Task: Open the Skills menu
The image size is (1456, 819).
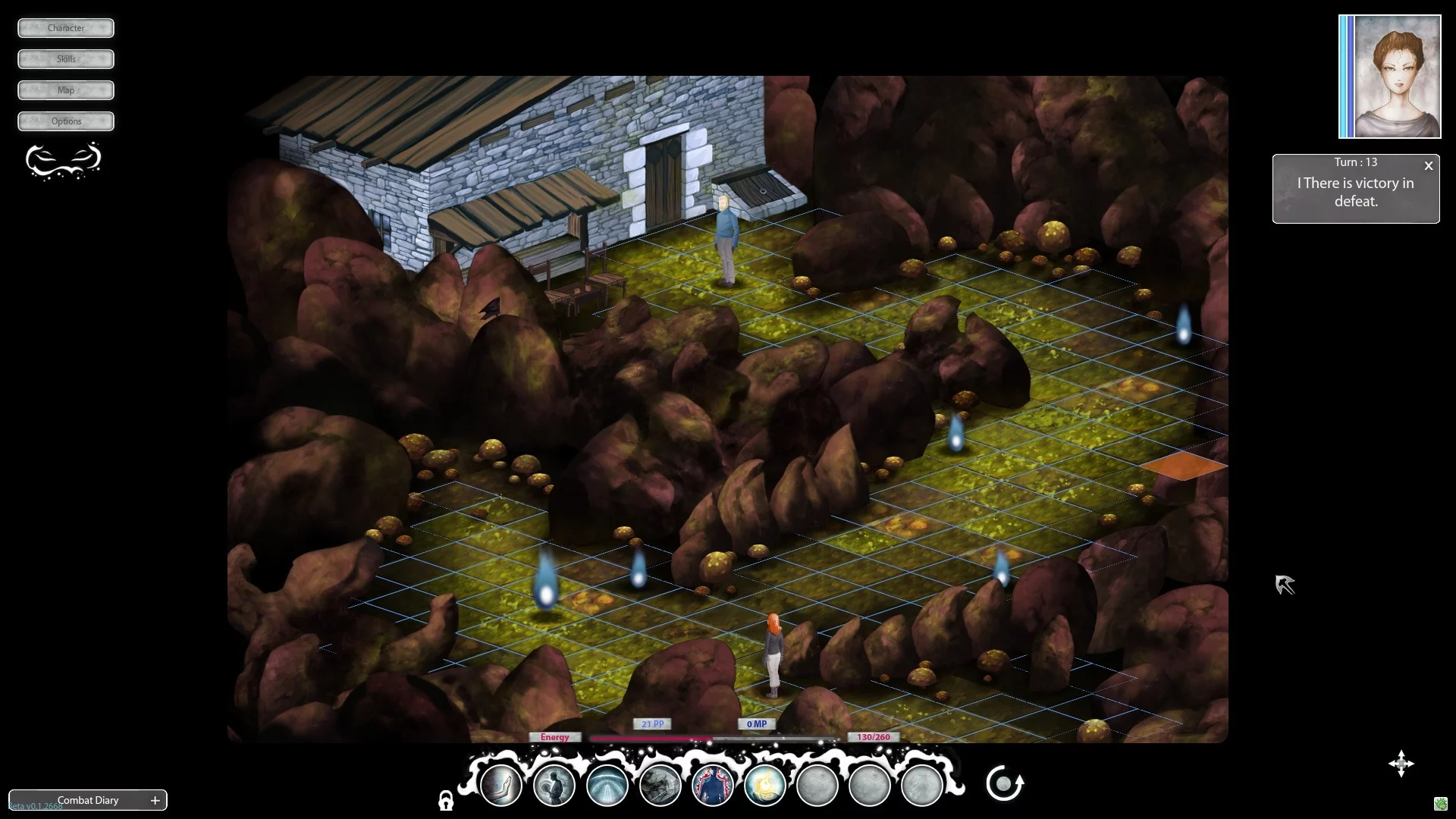Action: pyautogui.click(x=66, y=59)
